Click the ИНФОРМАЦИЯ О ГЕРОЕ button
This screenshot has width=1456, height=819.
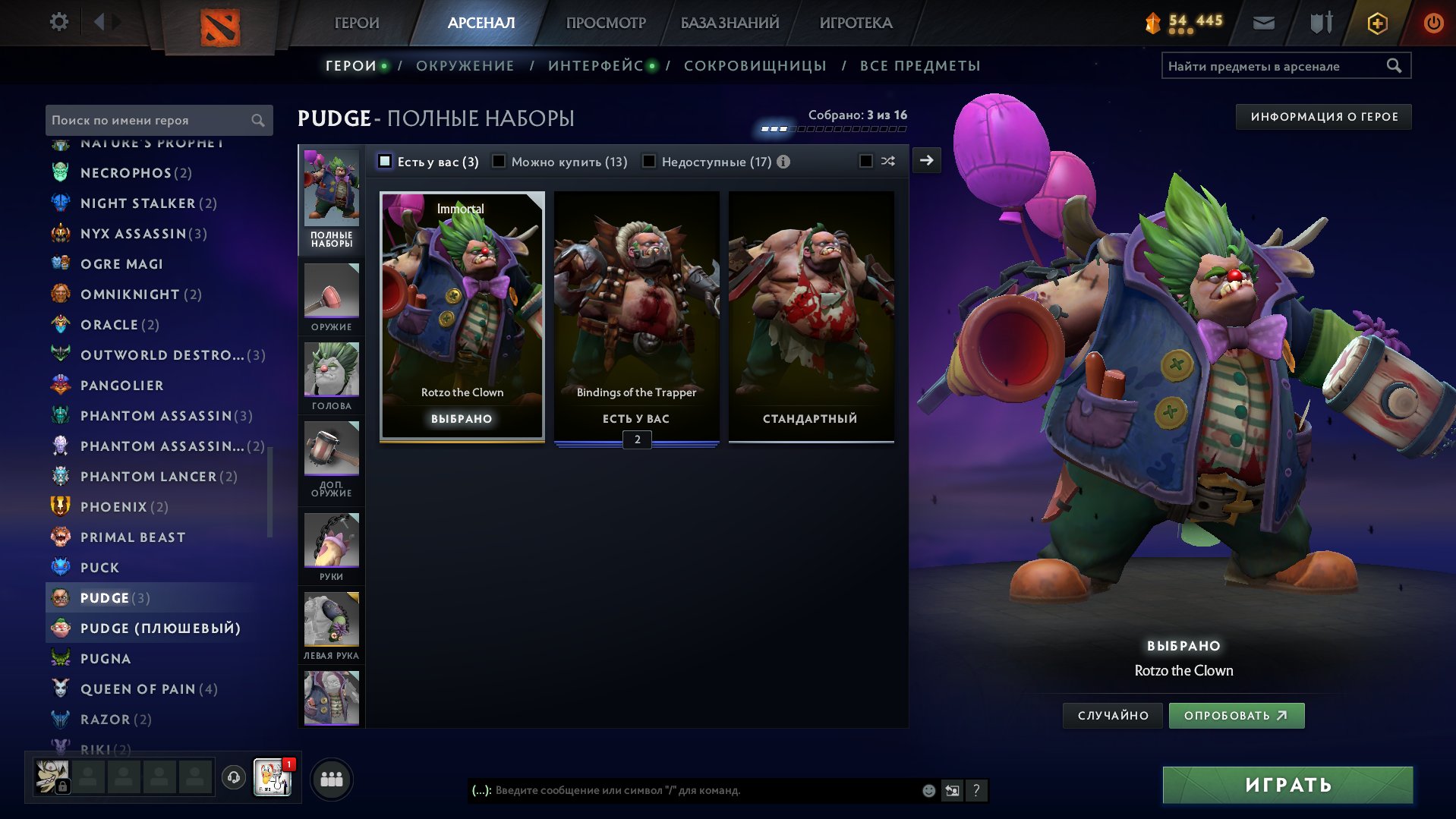pyautogui.click(x=1323, y=116)
